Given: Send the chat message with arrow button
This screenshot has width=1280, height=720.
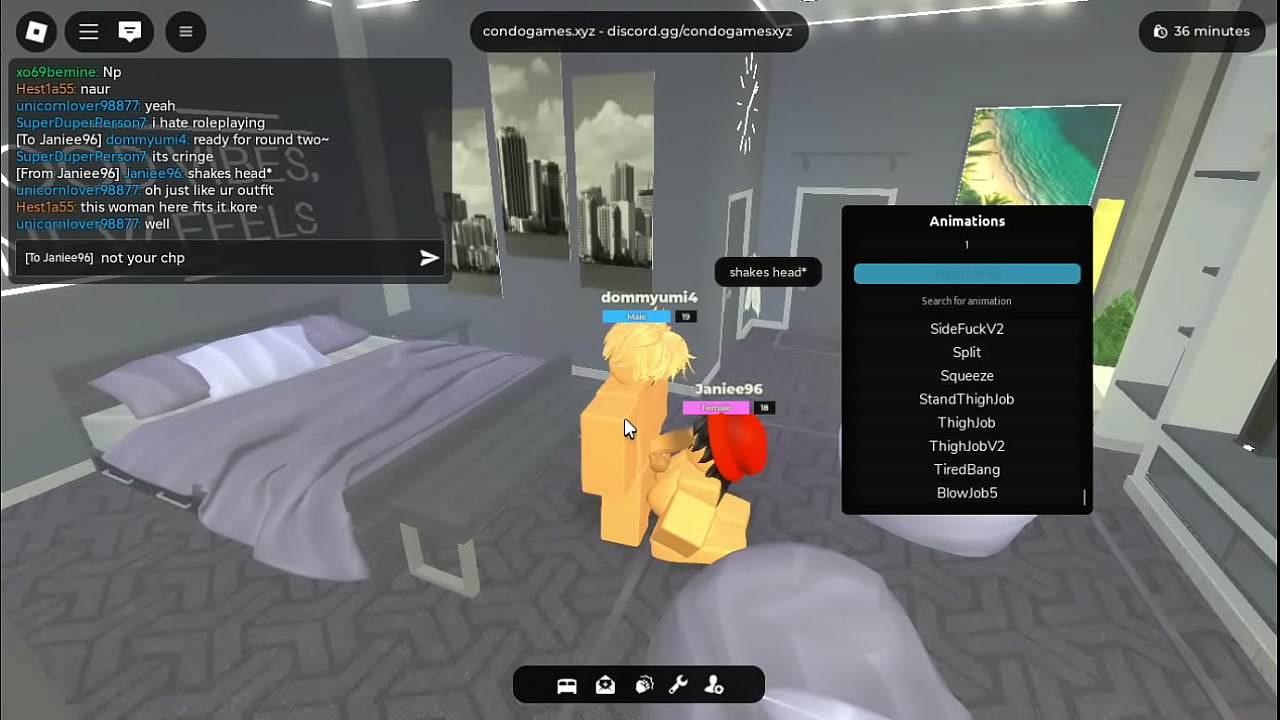Looking at the screenshot, I should [429, 258].
